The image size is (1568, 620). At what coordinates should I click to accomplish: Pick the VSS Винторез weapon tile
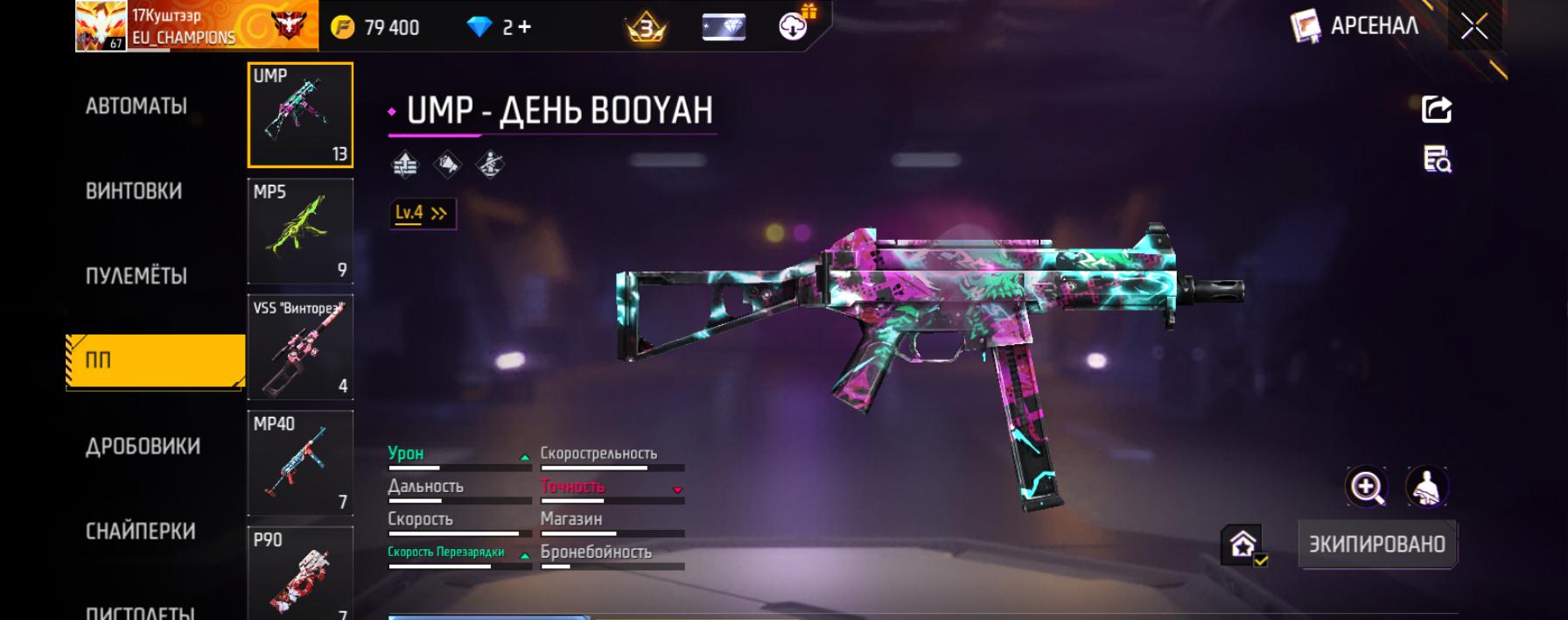pos(300,348)
